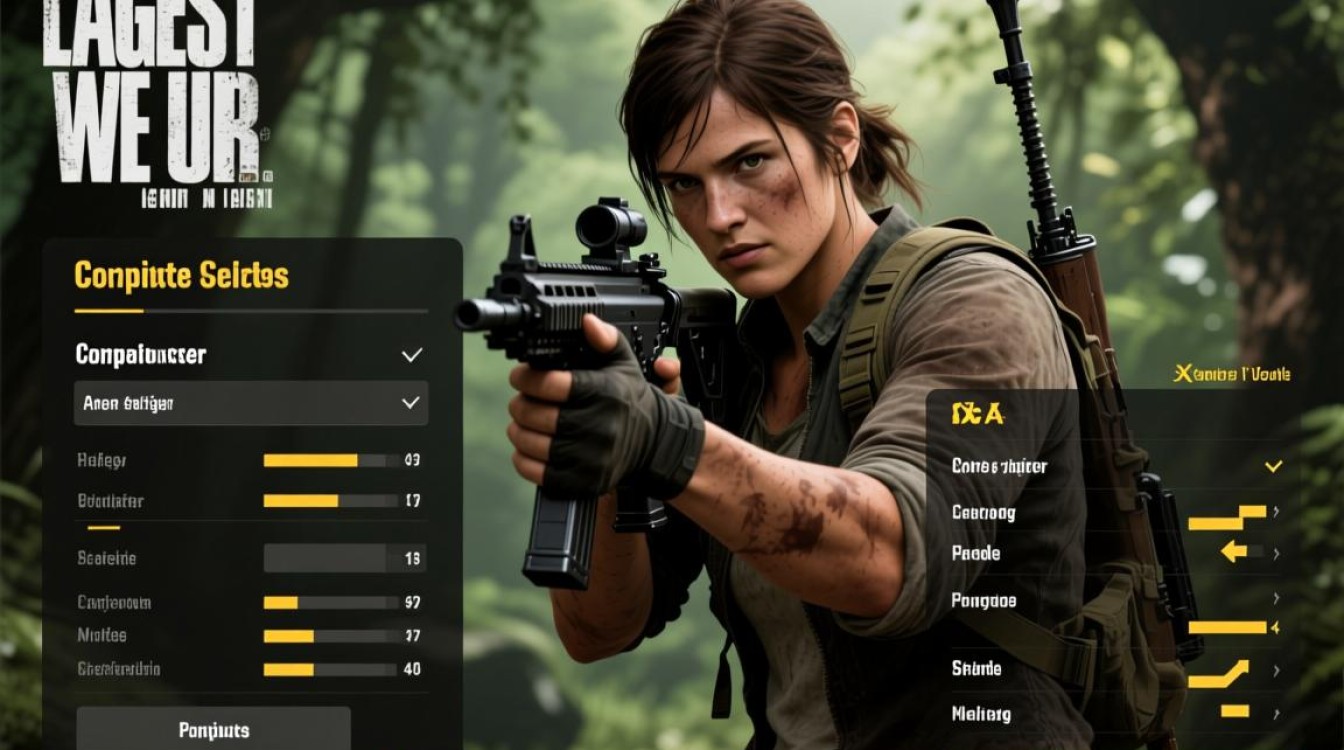This screenshot has width=1344, height=750.
Task: Set the Nioites slider
Action: (x=330, y=636)
